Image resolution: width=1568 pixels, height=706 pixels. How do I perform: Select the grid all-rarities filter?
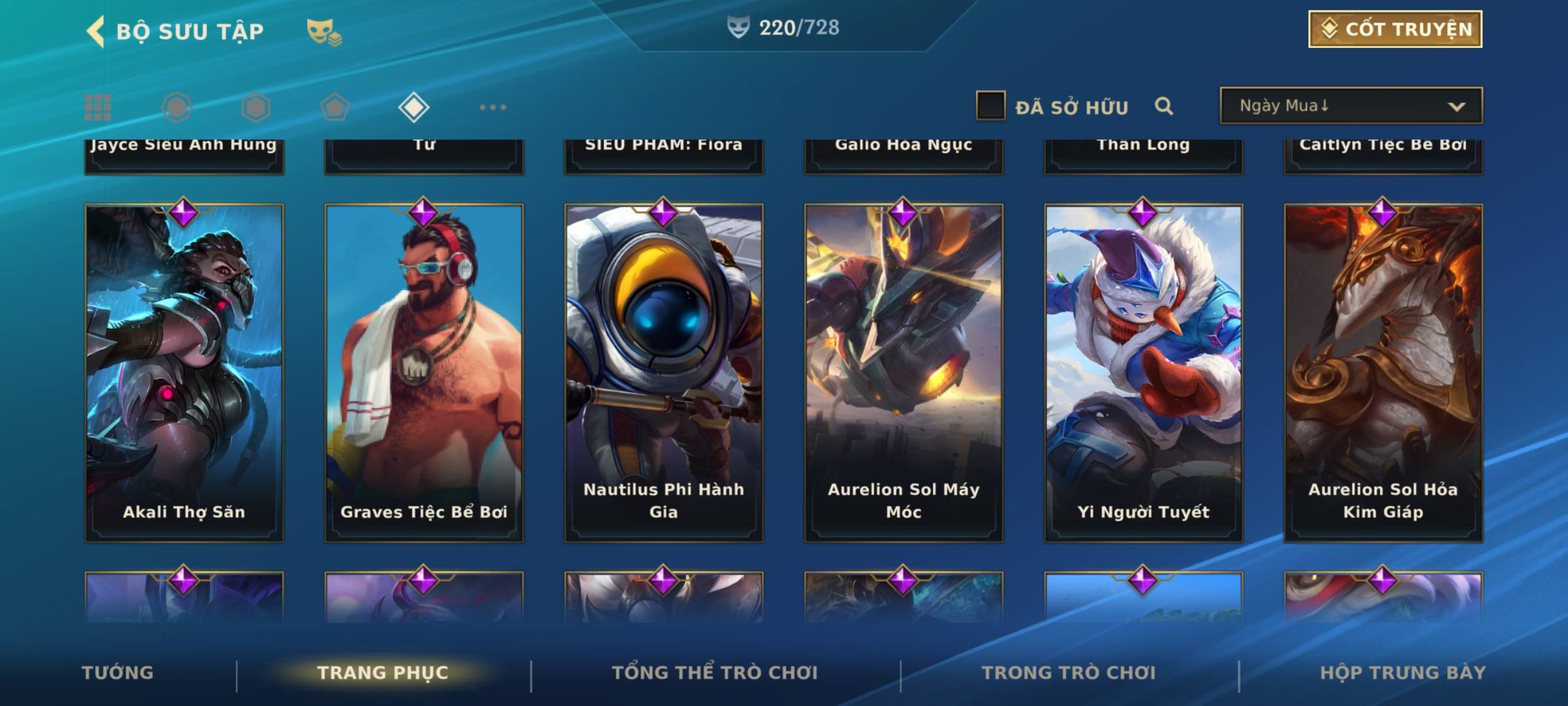point(98,107)
